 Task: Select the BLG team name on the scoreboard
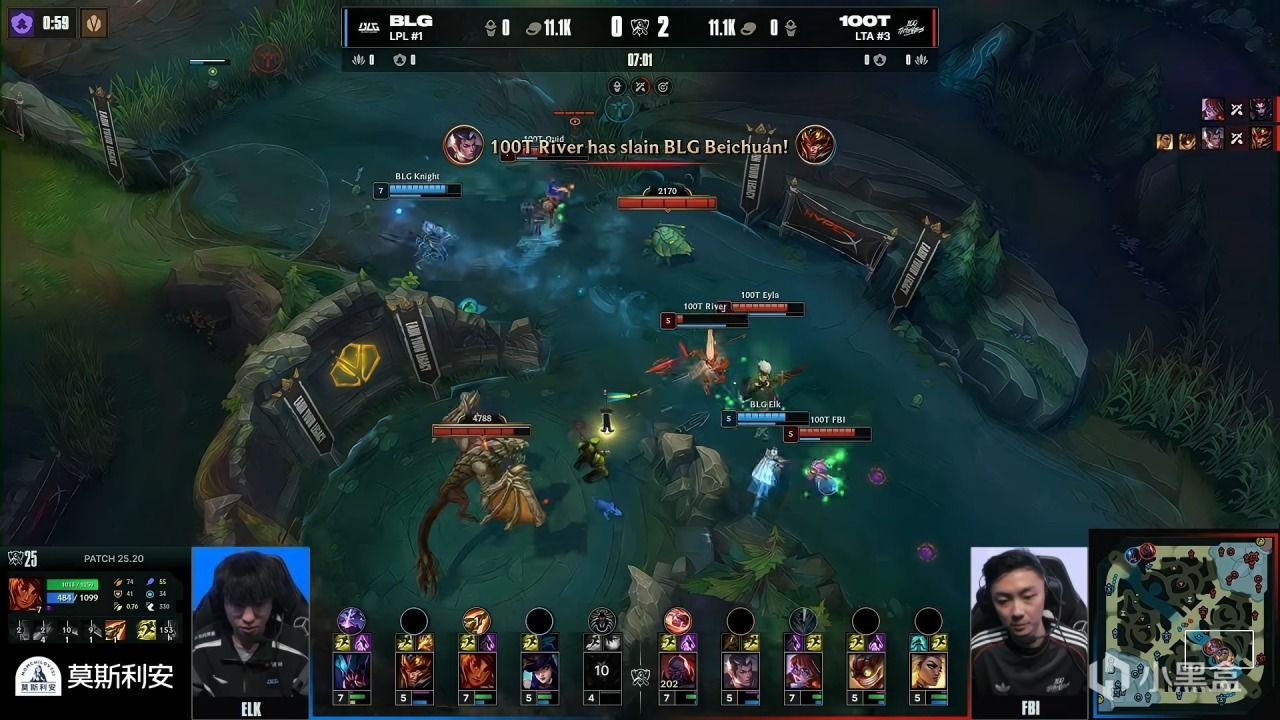point(410,21)
